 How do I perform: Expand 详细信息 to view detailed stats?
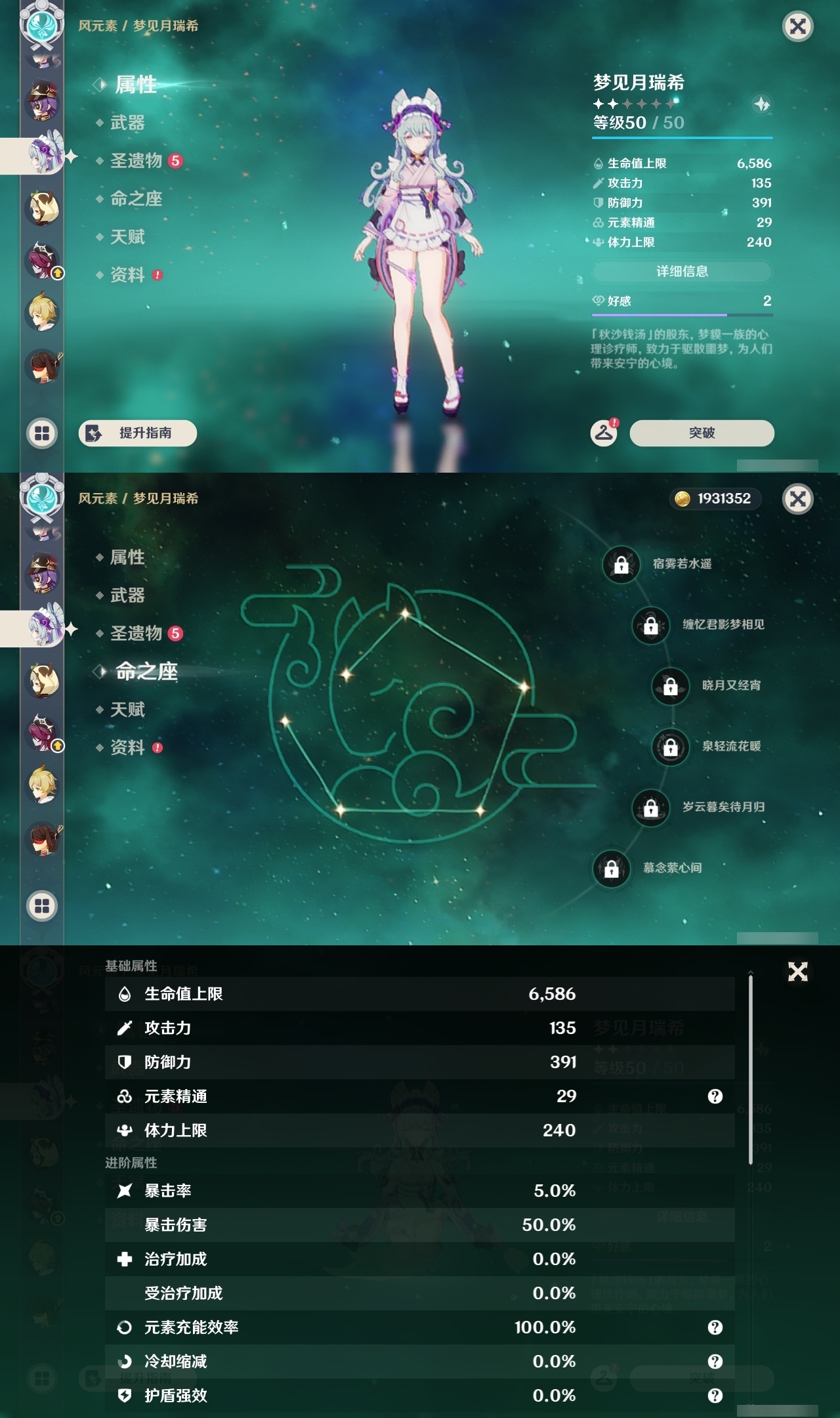(x=682, y=272)
